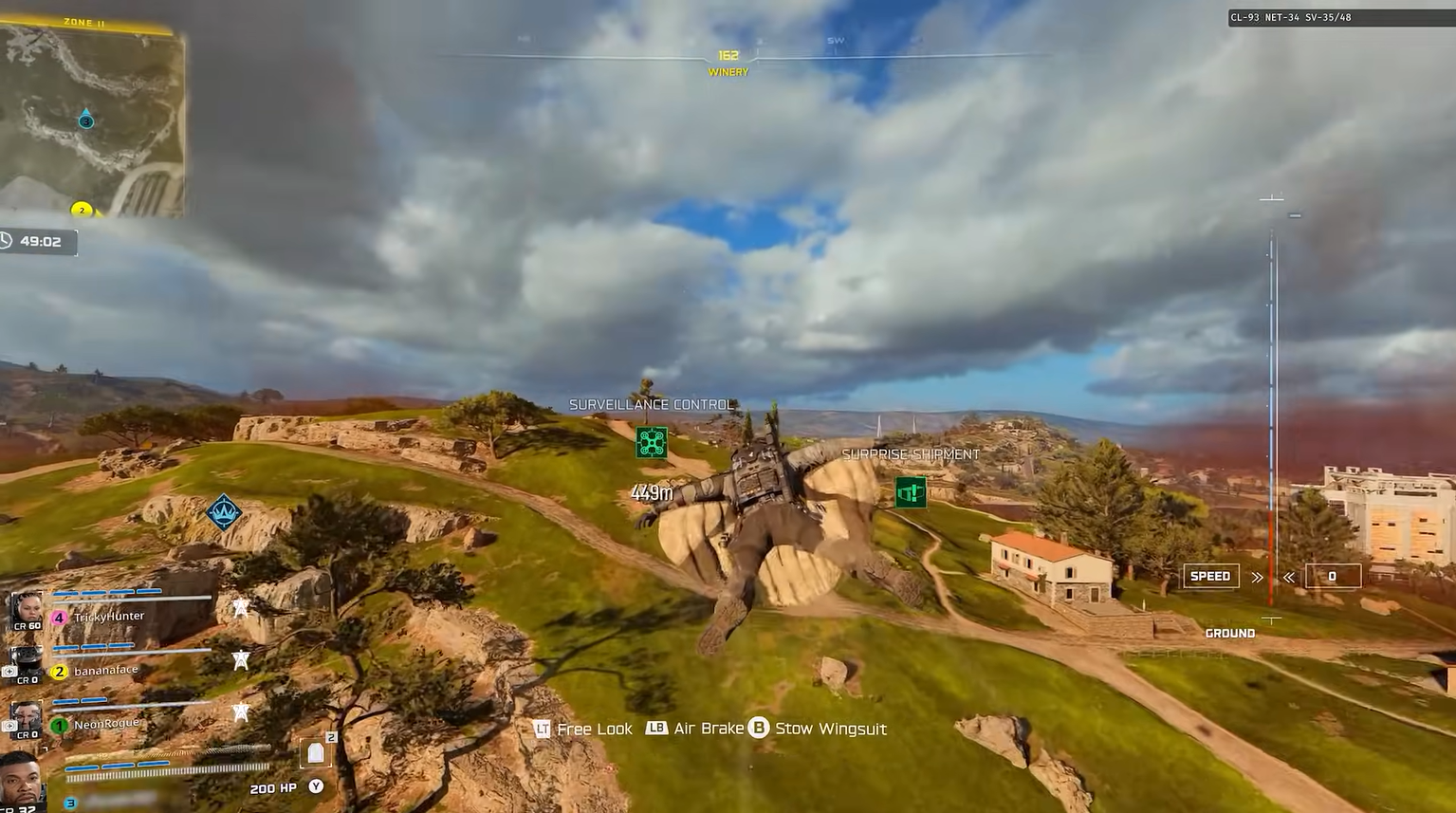Click the Y button prompt near 200 HP

[316, 786]
